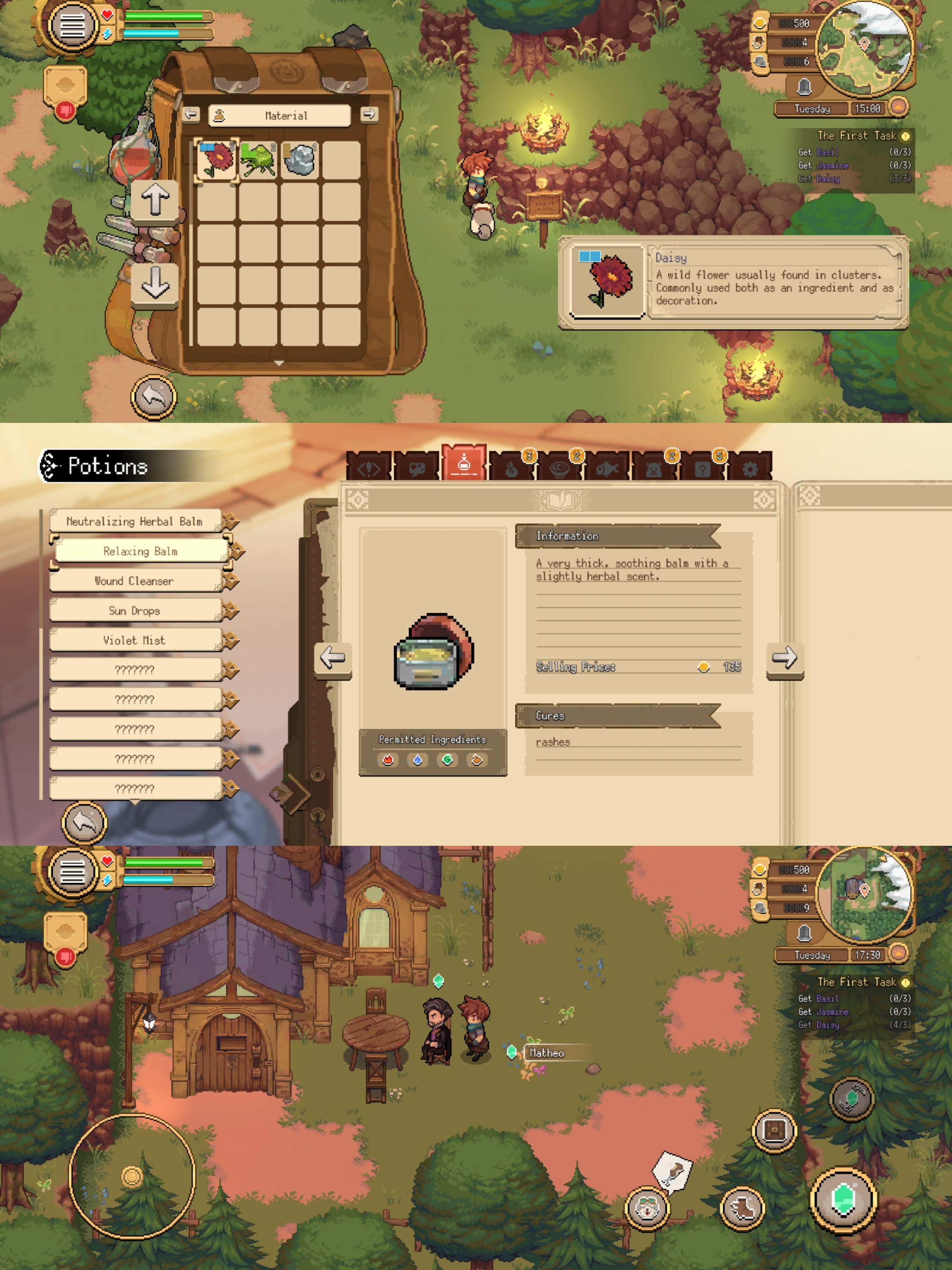Select the Sun Drops potion entry
Viewport: 952px width, 1270px height.
click(x=135, y=611)
